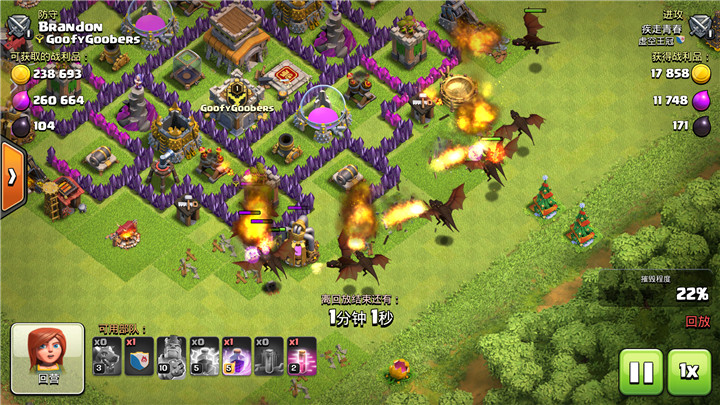The height and width of the screenshot is (405, 720).
Task: Select the lightning spell slot
Action: coord(204,356)
